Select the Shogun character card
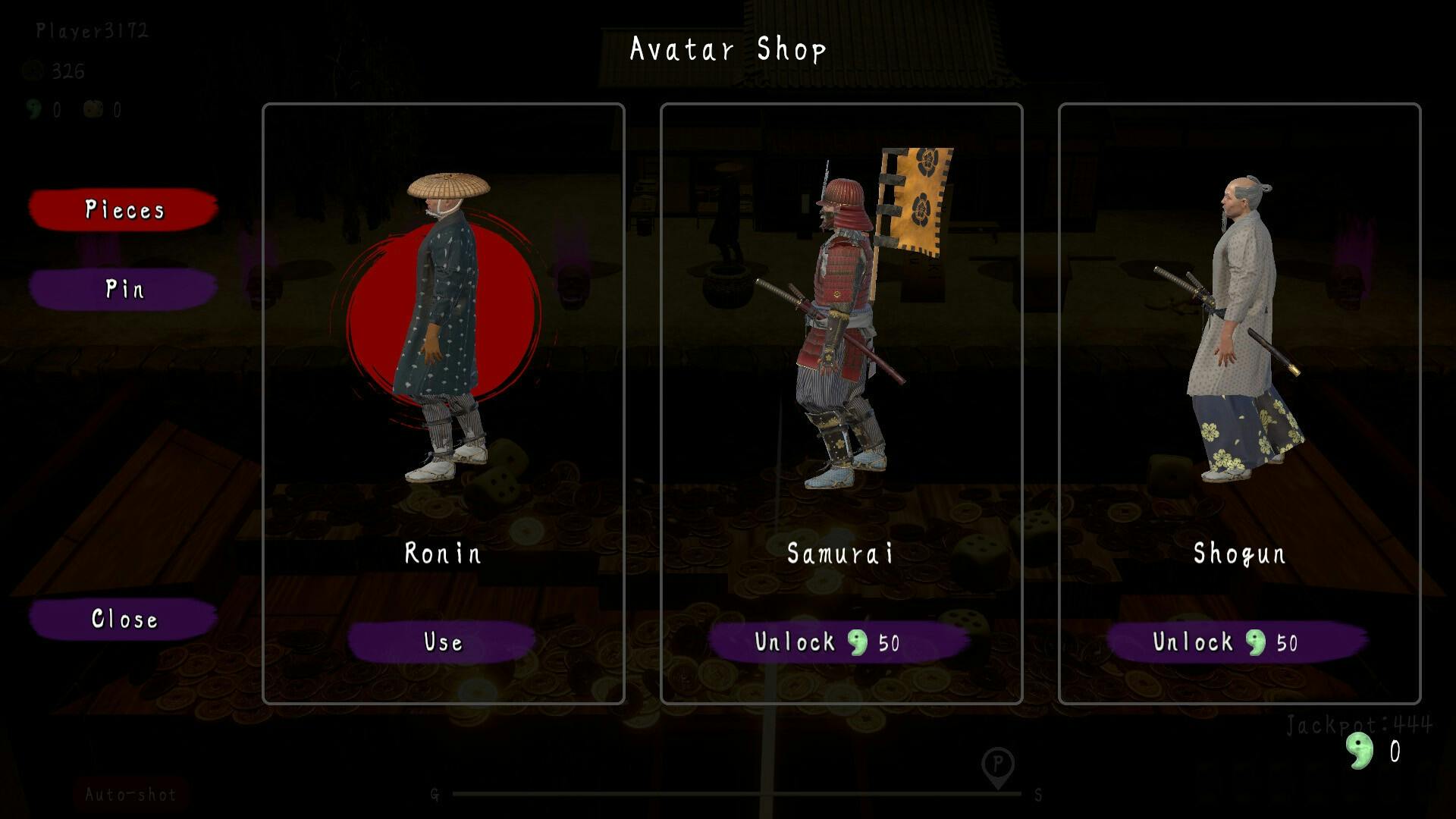This screenshot has width=1456, height=819. coord(1239,341)
